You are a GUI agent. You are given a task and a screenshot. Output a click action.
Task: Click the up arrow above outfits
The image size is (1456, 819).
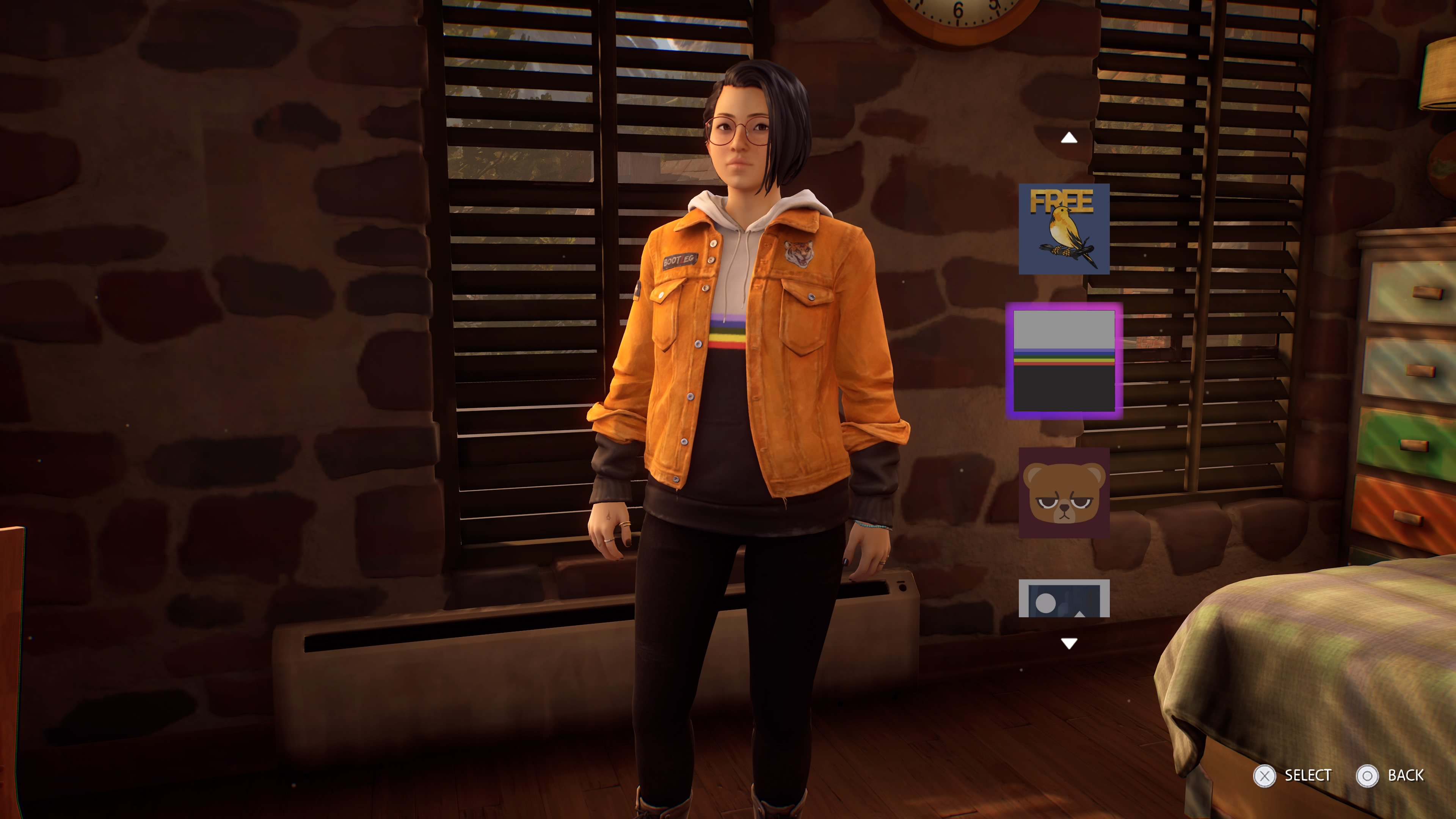tap(1068, 138)
